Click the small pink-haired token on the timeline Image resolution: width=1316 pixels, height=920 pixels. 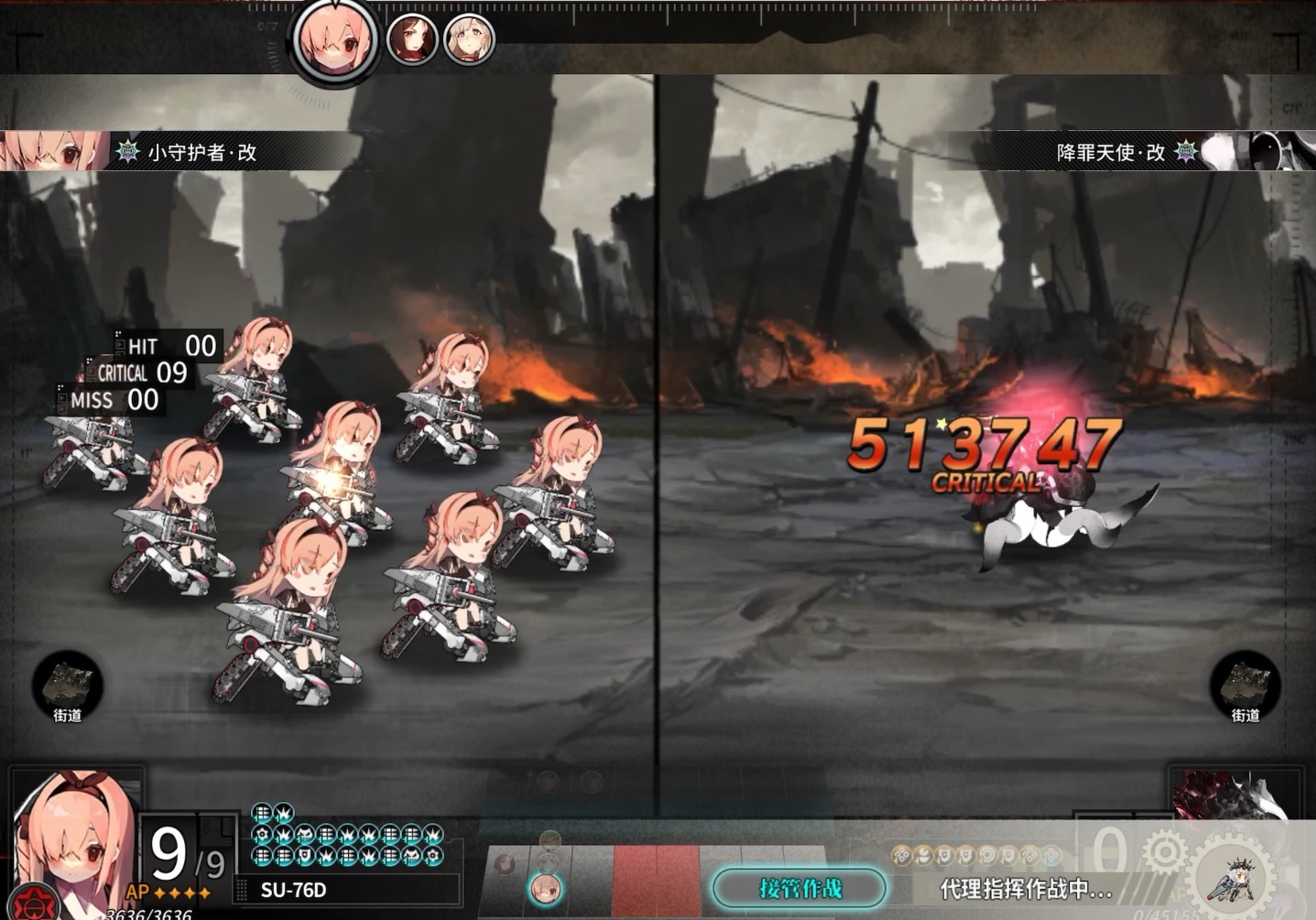[546, 889]
